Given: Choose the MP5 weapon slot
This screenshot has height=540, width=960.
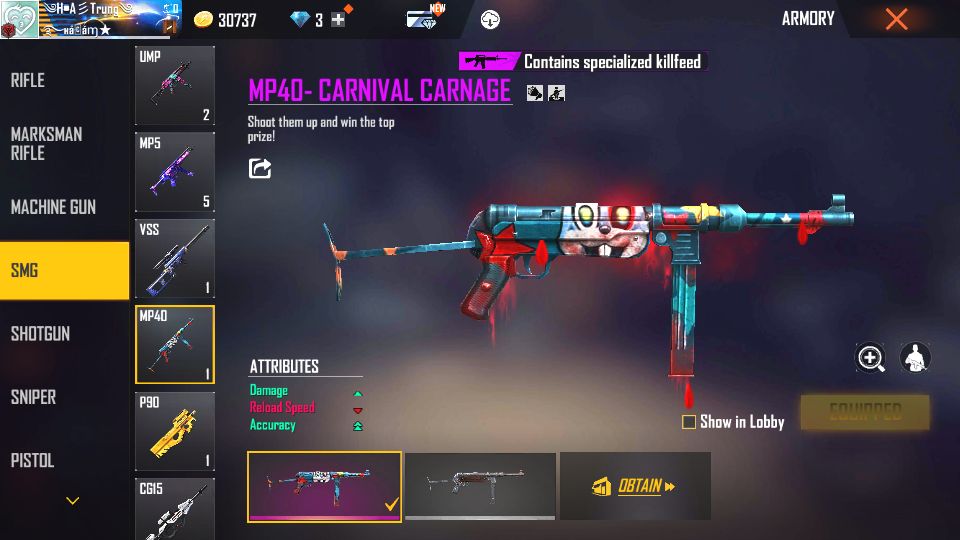Looking at the screenshot, I should 175,173.
